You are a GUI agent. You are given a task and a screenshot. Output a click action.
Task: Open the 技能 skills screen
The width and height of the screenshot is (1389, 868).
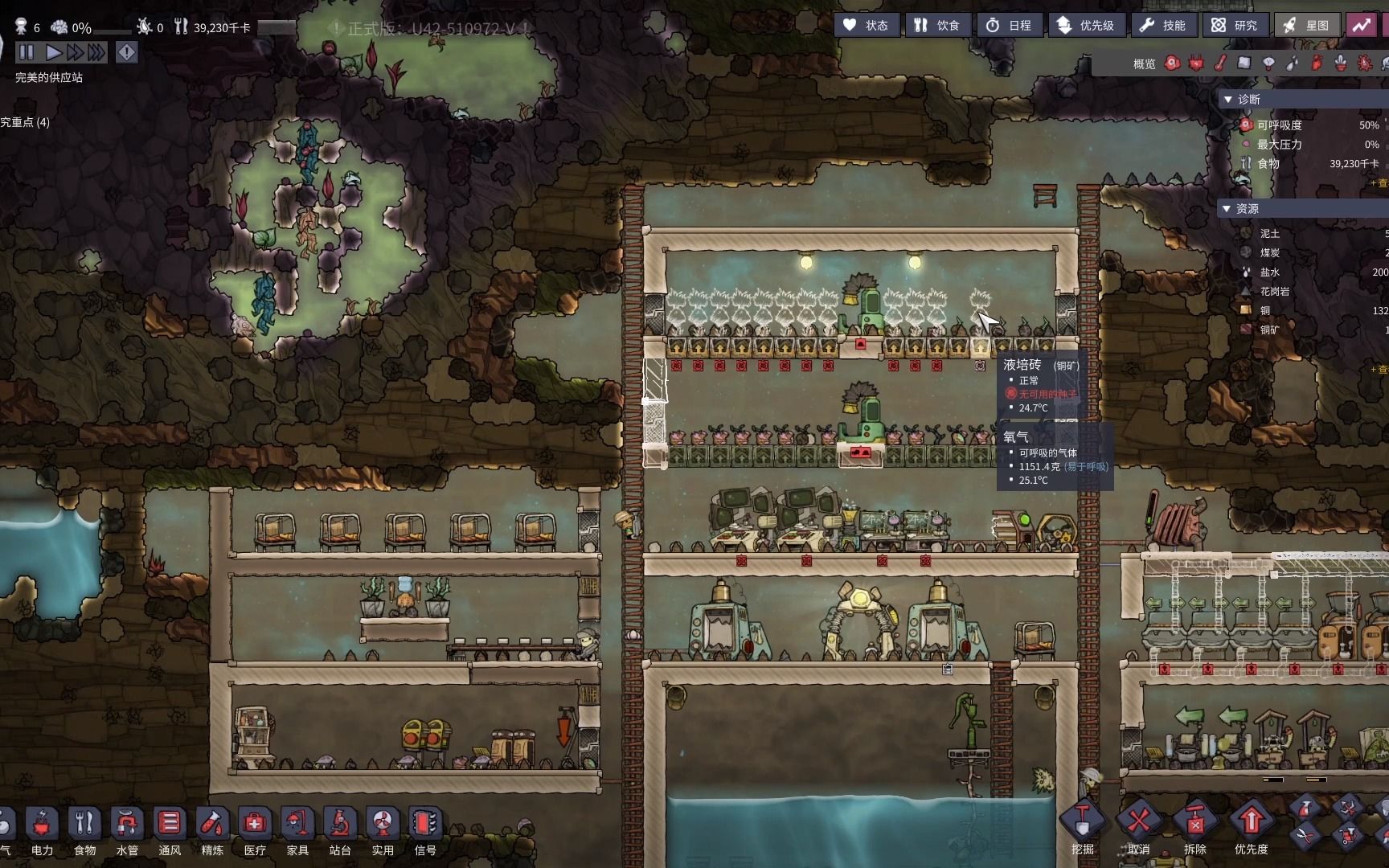(1163, 26)
